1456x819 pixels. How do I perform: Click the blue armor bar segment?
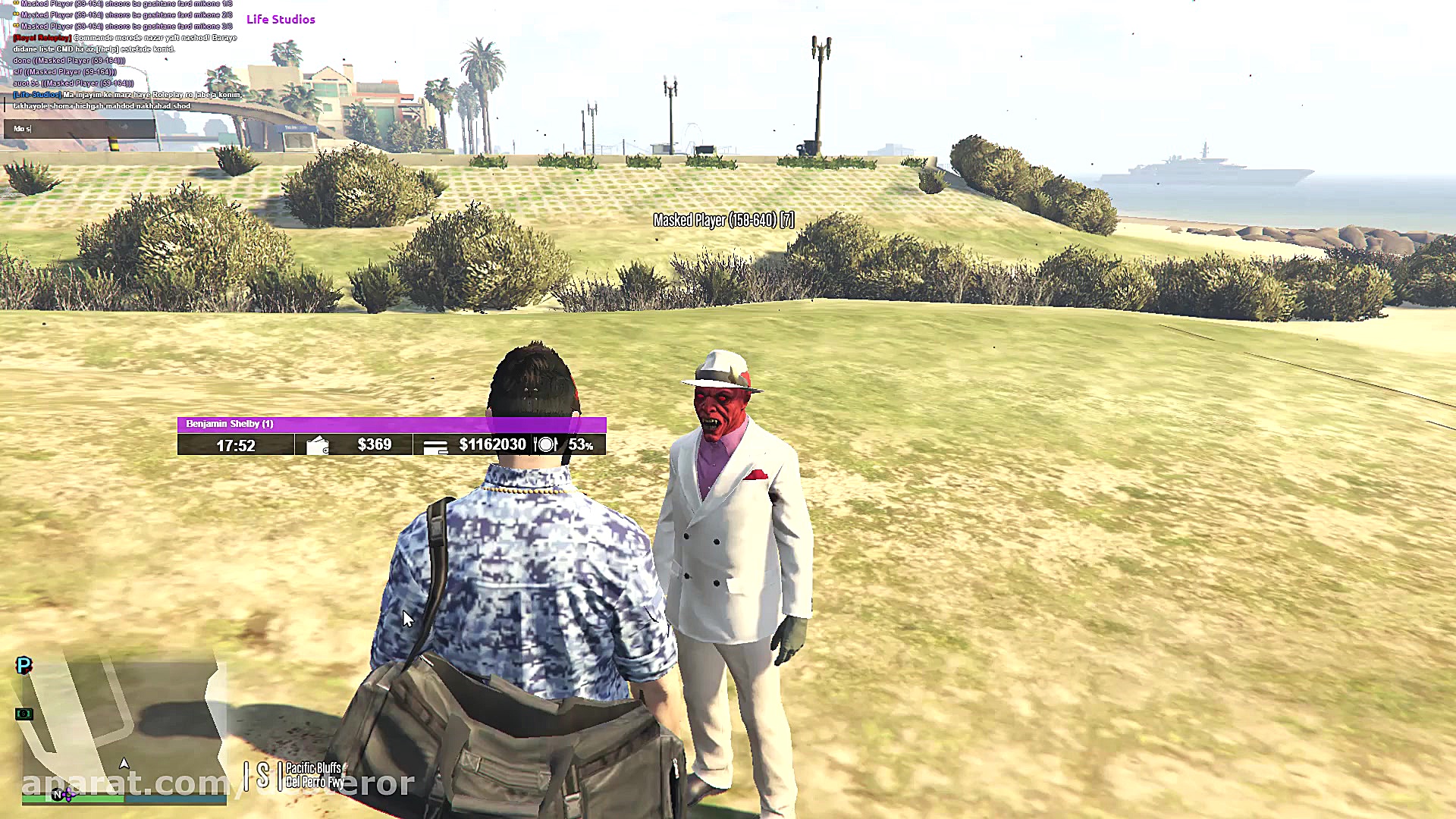(x=174, y=798)
